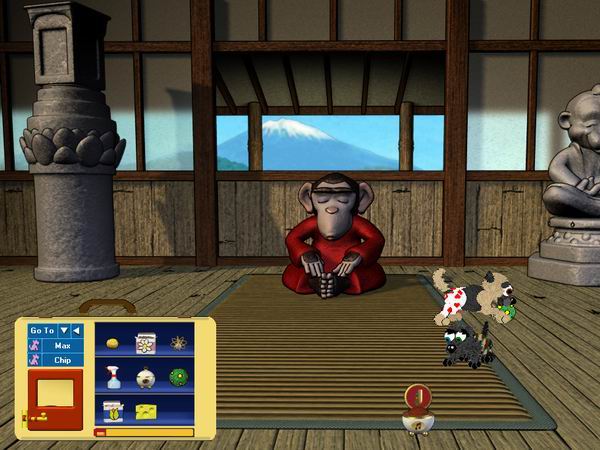
Task: Collapse the panel with the left arrow
Action: [x=77, y=330]
